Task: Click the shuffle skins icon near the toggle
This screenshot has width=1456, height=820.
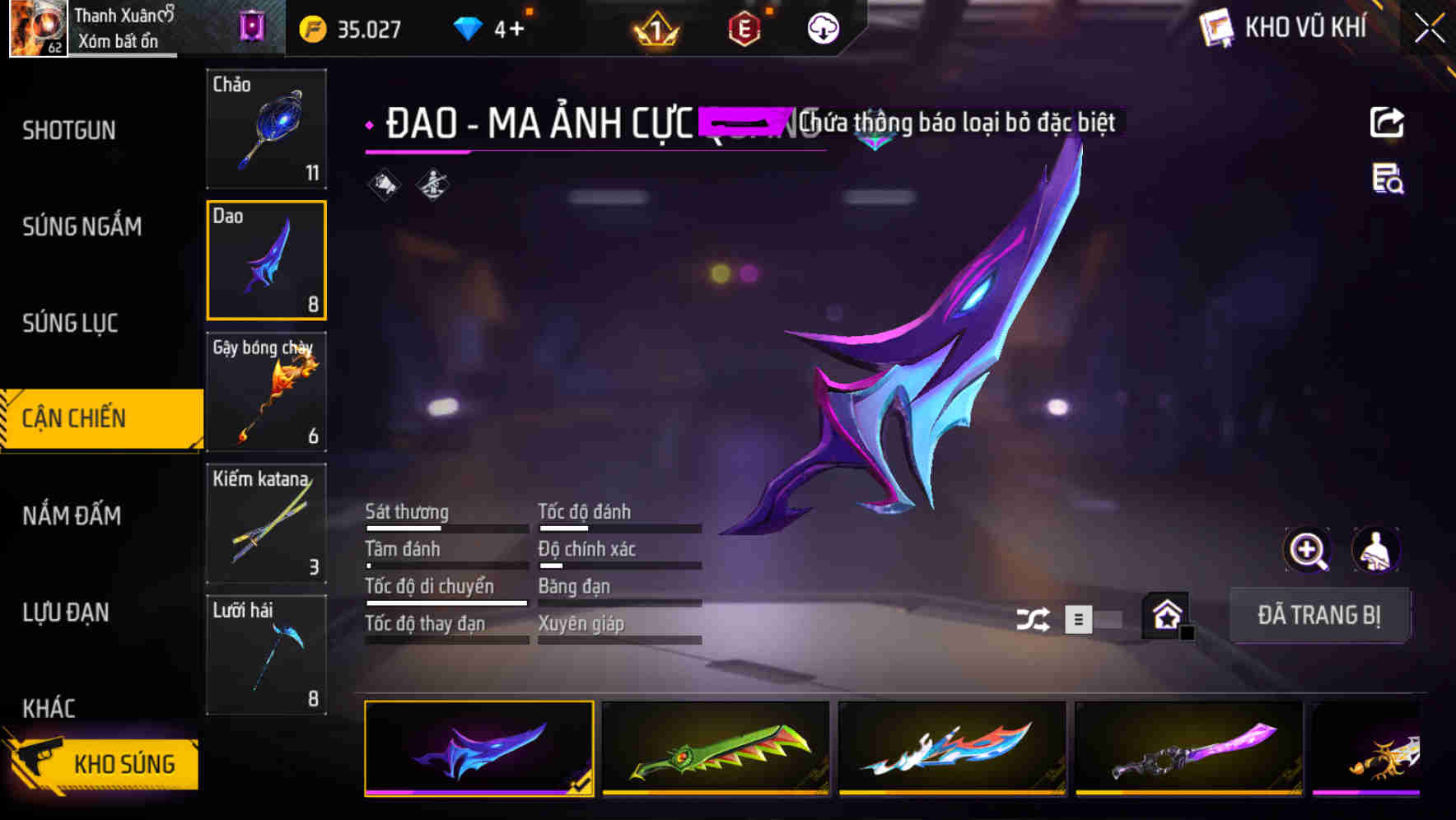Action: [x=1032, y=618]
